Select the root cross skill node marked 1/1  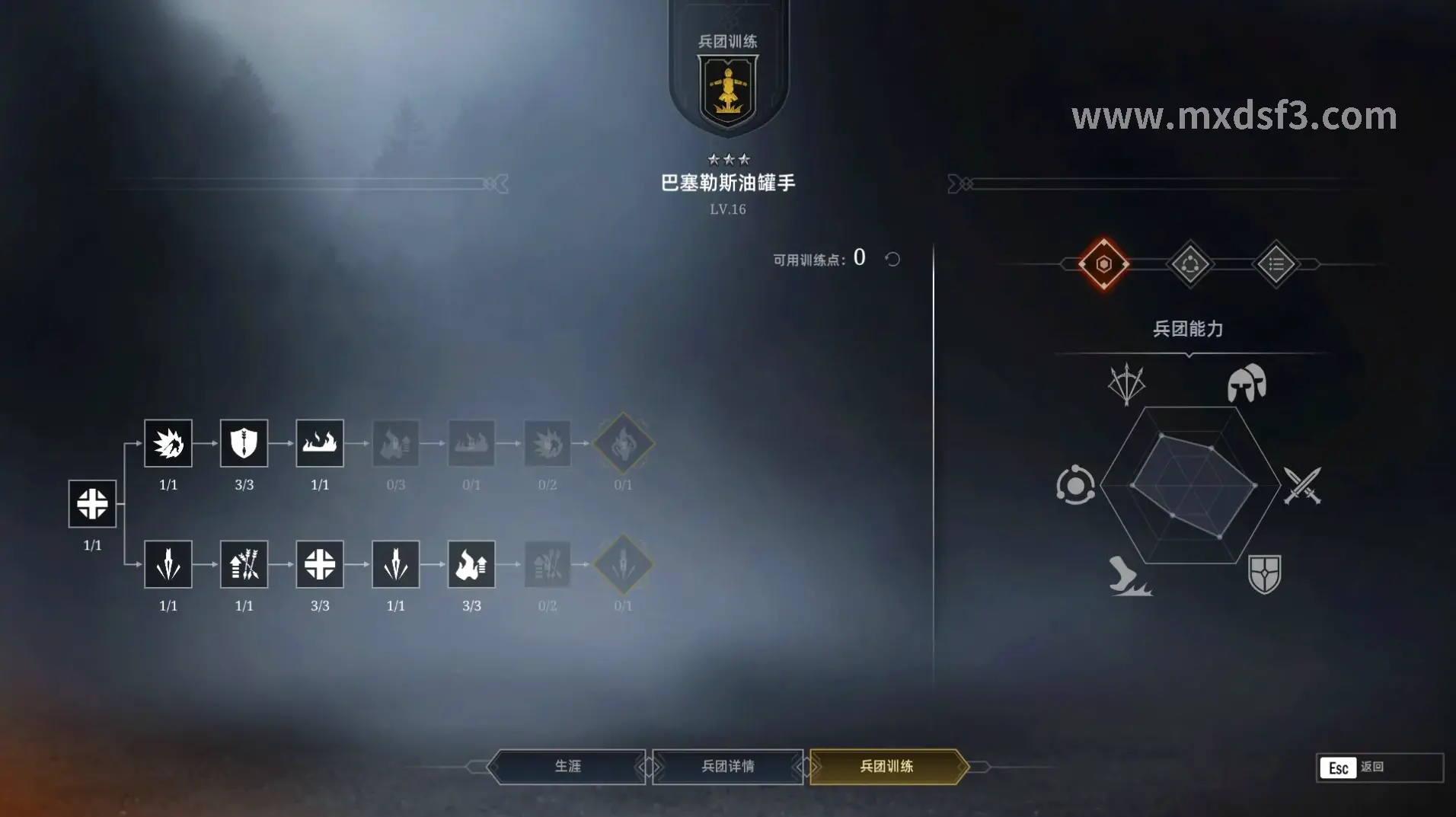coord(92,503)
